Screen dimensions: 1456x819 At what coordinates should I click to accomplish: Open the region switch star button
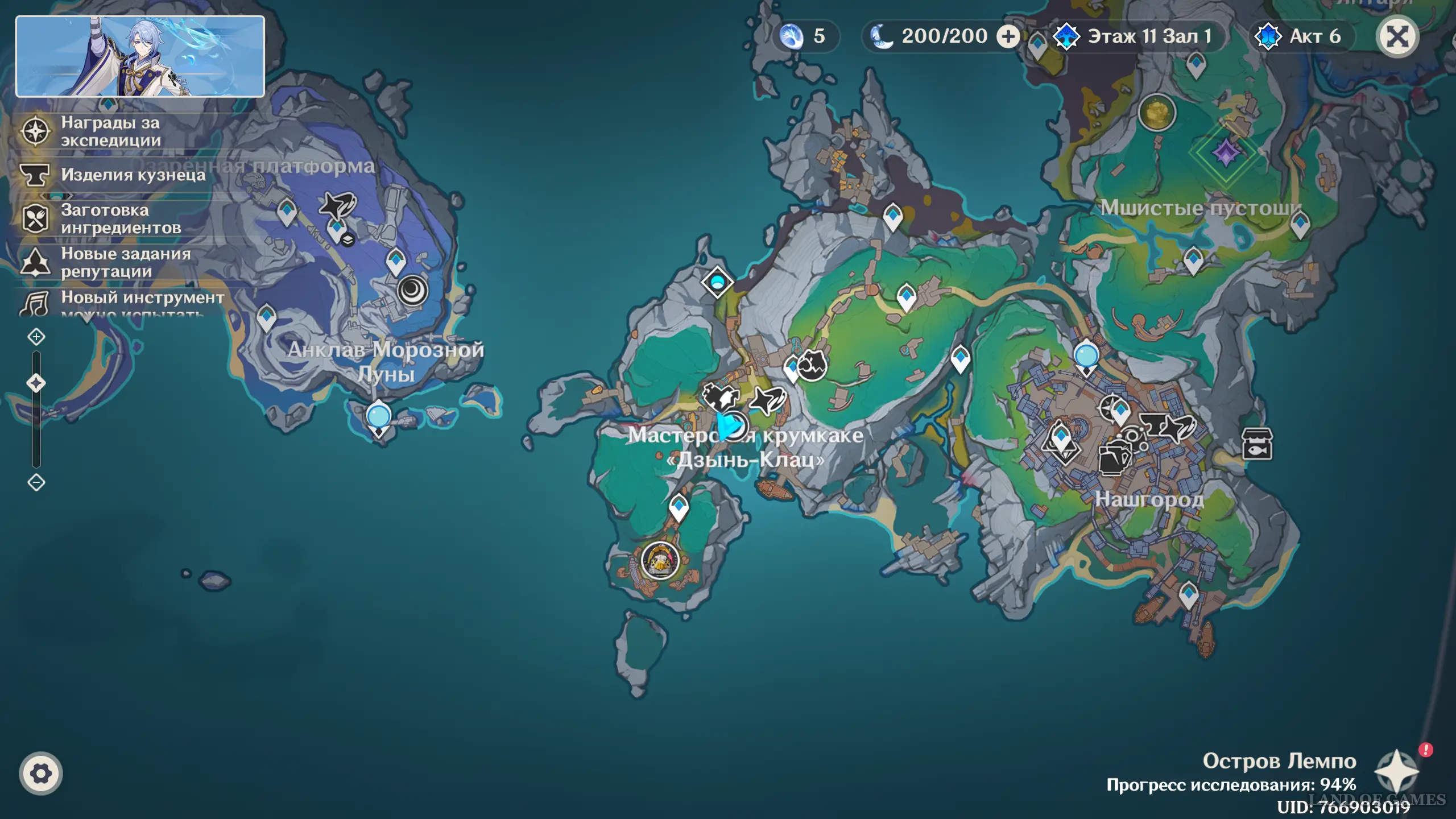pyautogui.click(x=1396, y=771)
